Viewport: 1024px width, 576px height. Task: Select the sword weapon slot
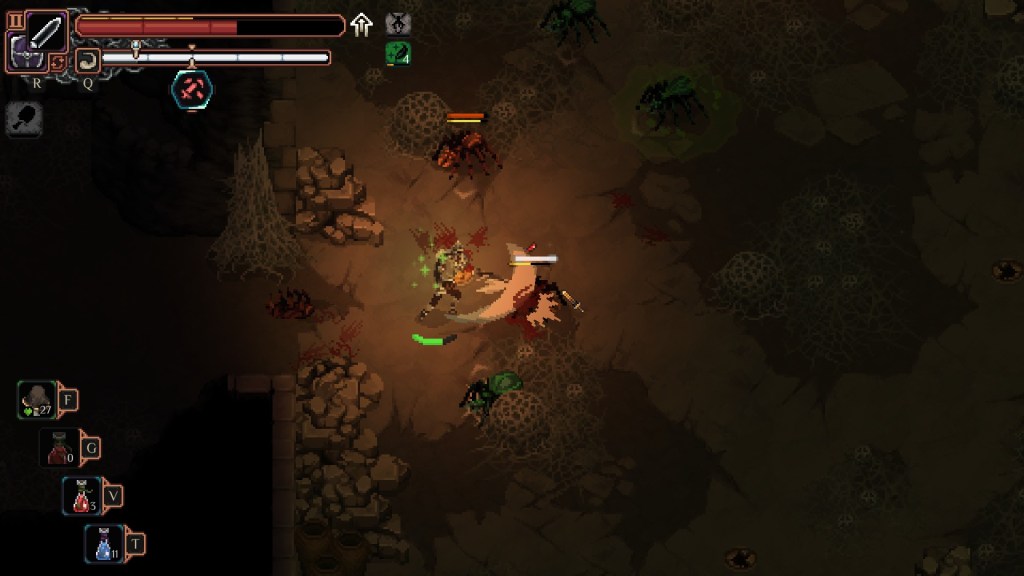[46, 32]
